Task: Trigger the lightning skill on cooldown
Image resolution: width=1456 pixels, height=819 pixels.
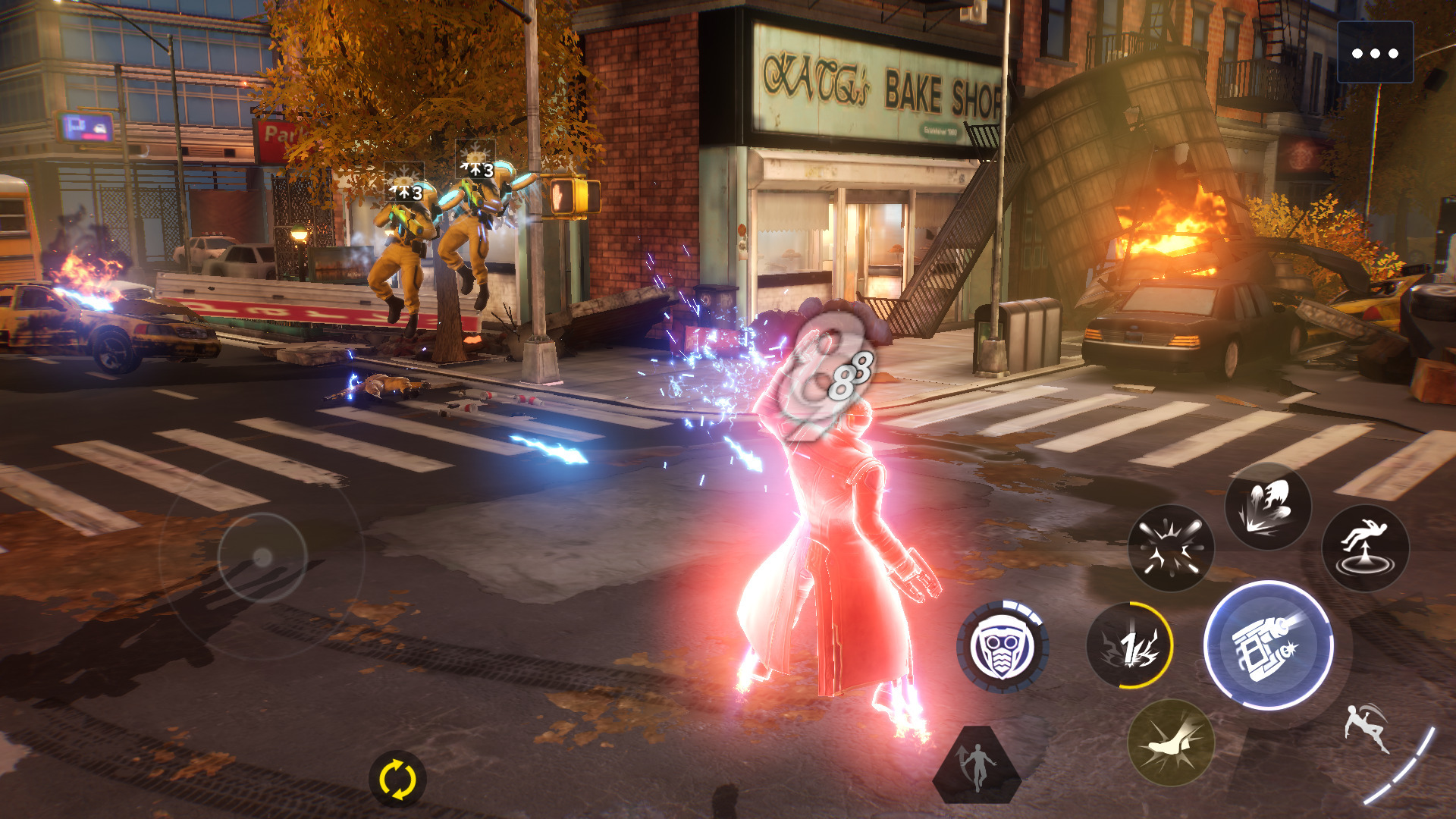Action: (1129, 646)
